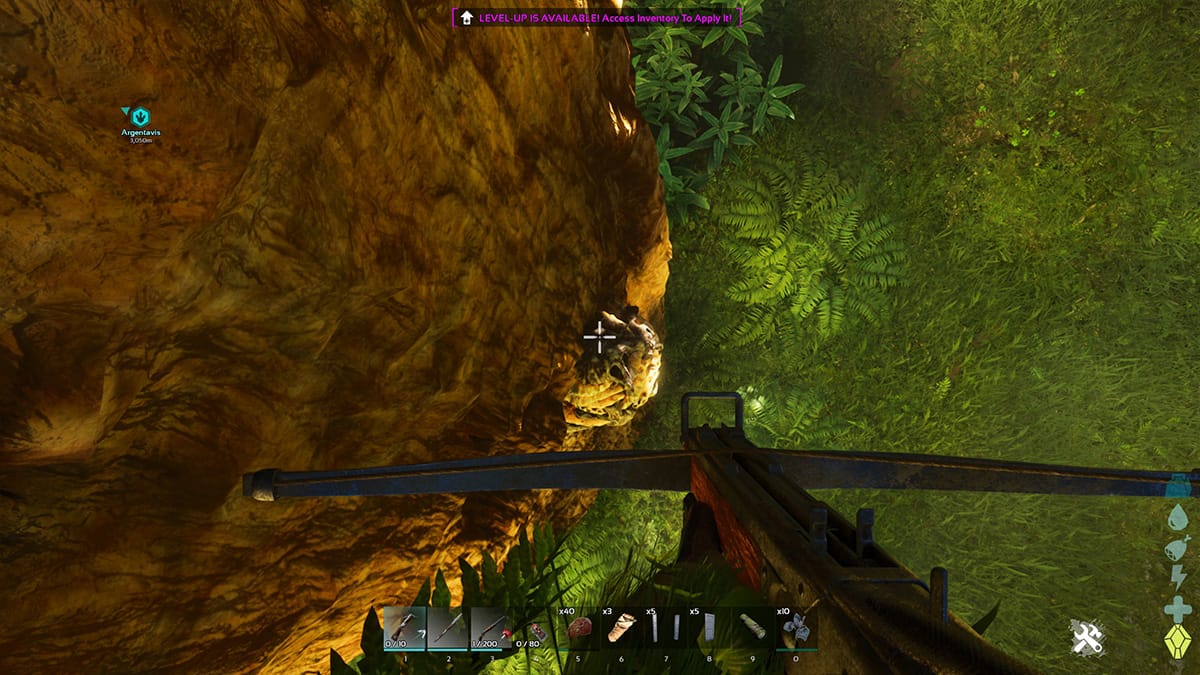This screenshot has width=1200, height=675.
Task: Select the rifle showing 1/200 durability
Action: [491, 628]
